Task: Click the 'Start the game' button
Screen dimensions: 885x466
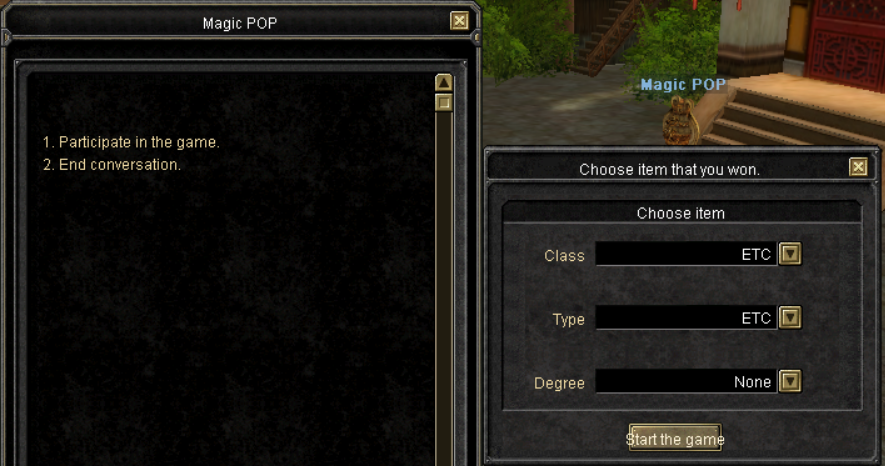Action: (675, 439)
